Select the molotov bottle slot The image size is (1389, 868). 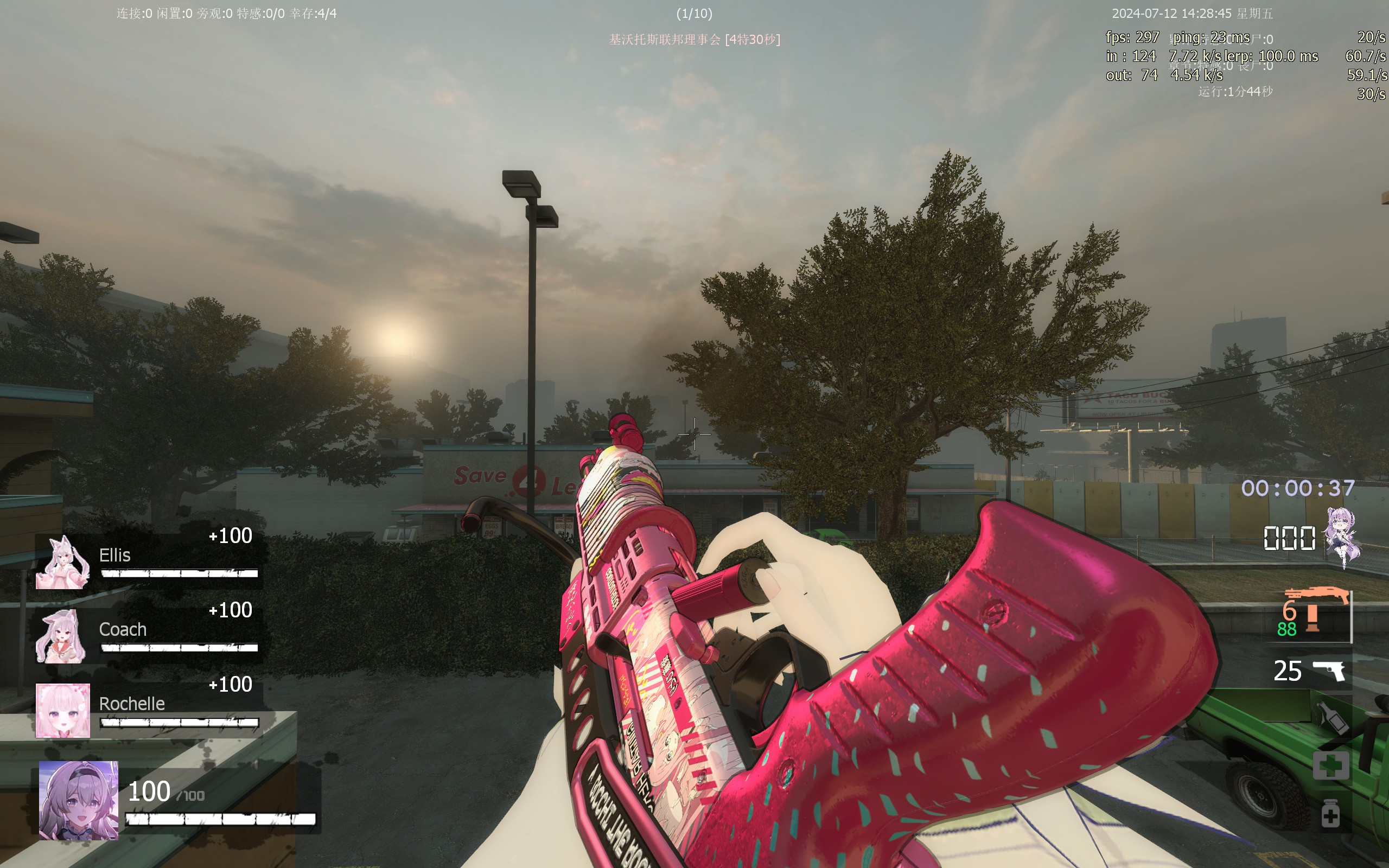click(1331, 718)
